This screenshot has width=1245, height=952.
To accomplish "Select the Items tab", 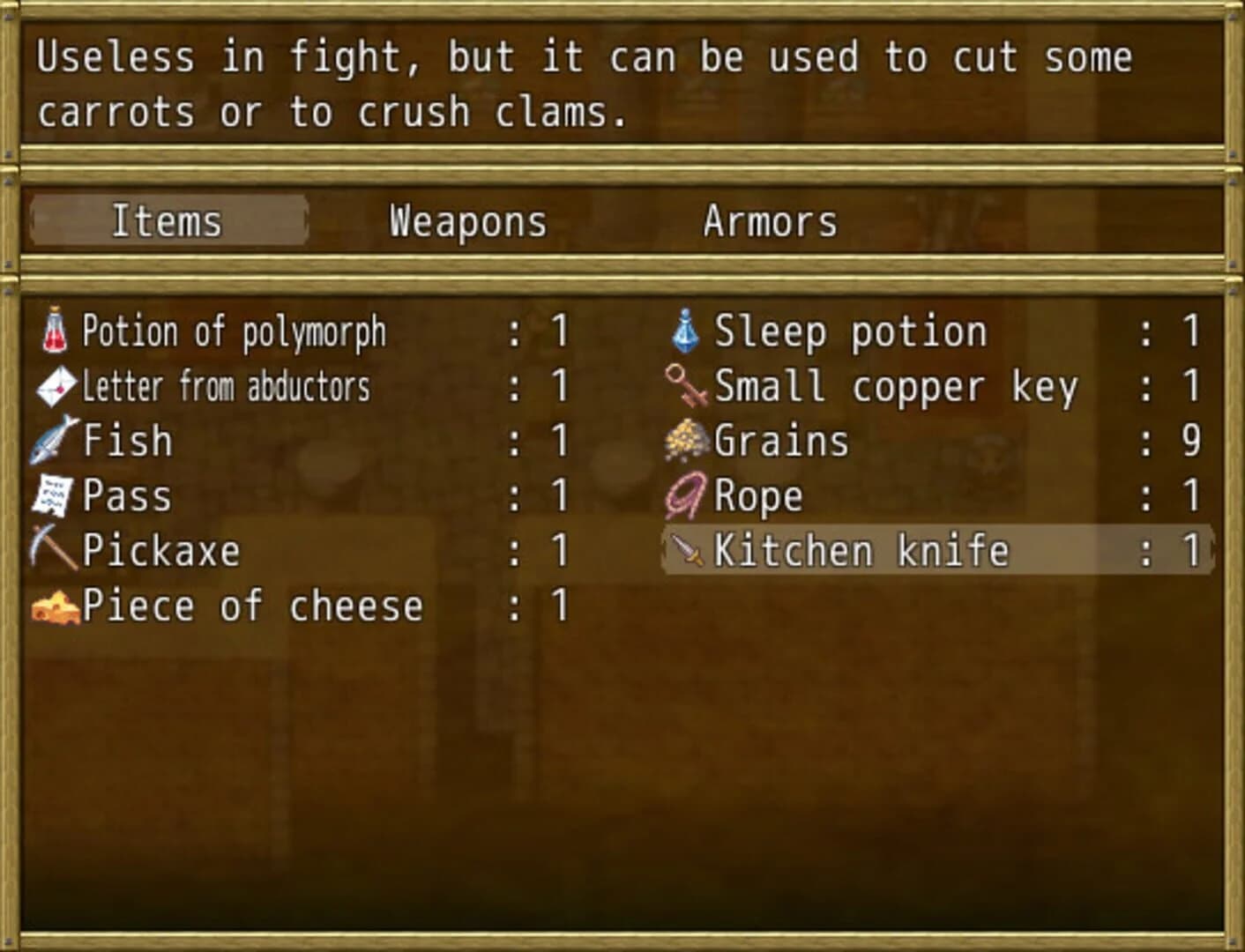I will 168,221.
